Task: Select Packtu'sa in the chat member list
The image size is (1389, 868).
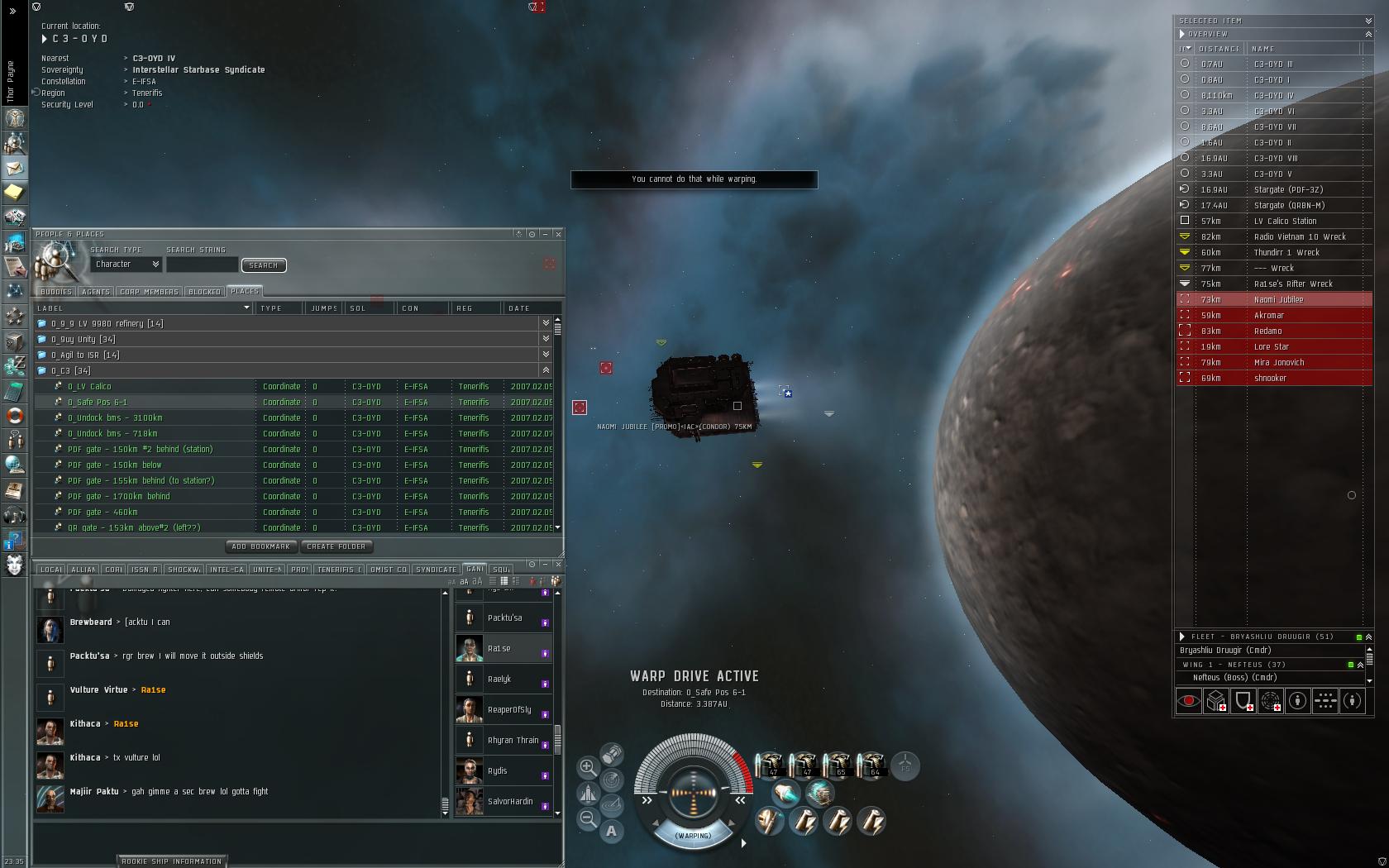Action: click(x=504, y=618)
